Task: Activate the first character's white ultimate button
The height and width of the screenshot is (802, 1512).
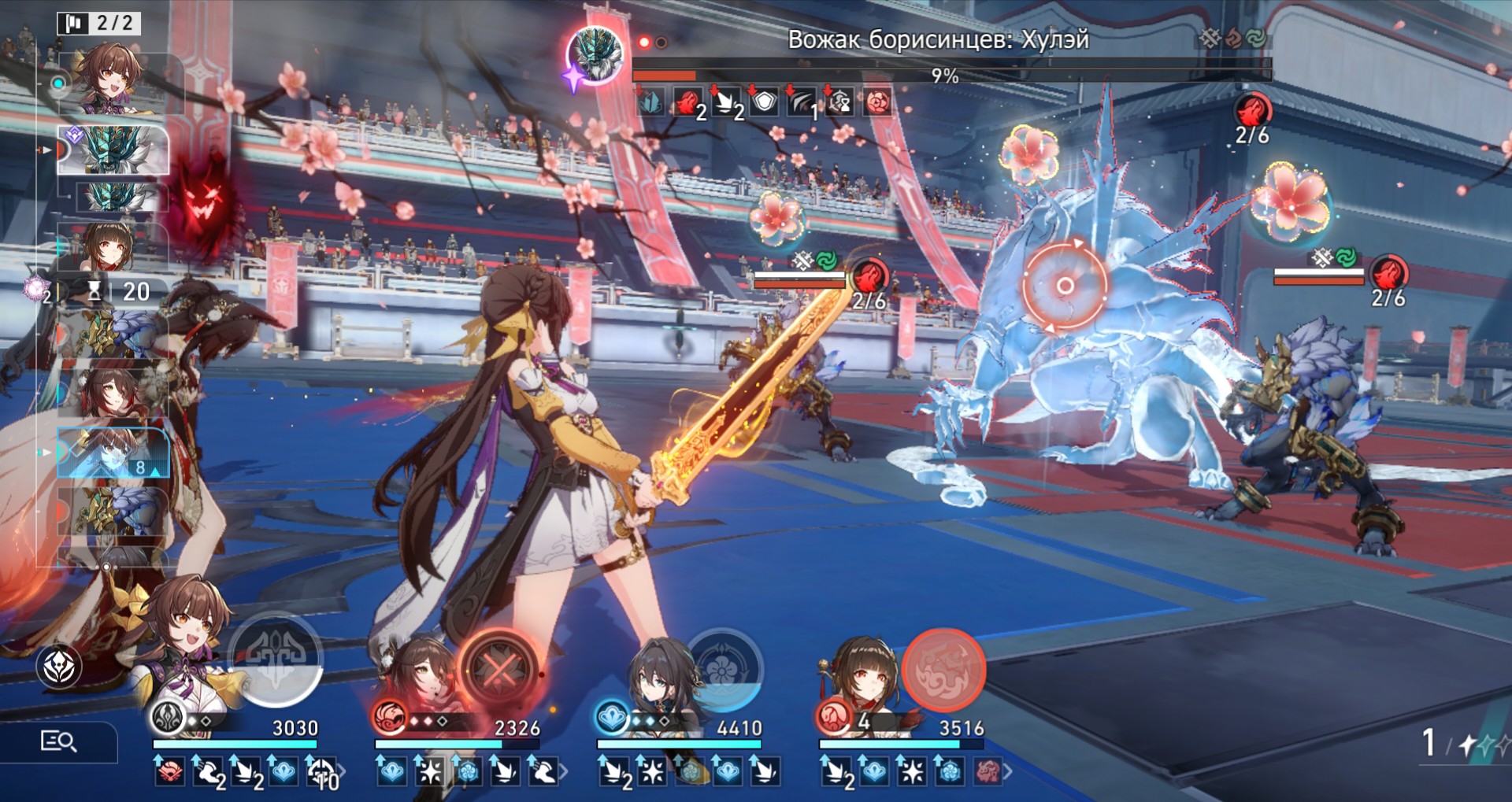Action: [276, 658]
